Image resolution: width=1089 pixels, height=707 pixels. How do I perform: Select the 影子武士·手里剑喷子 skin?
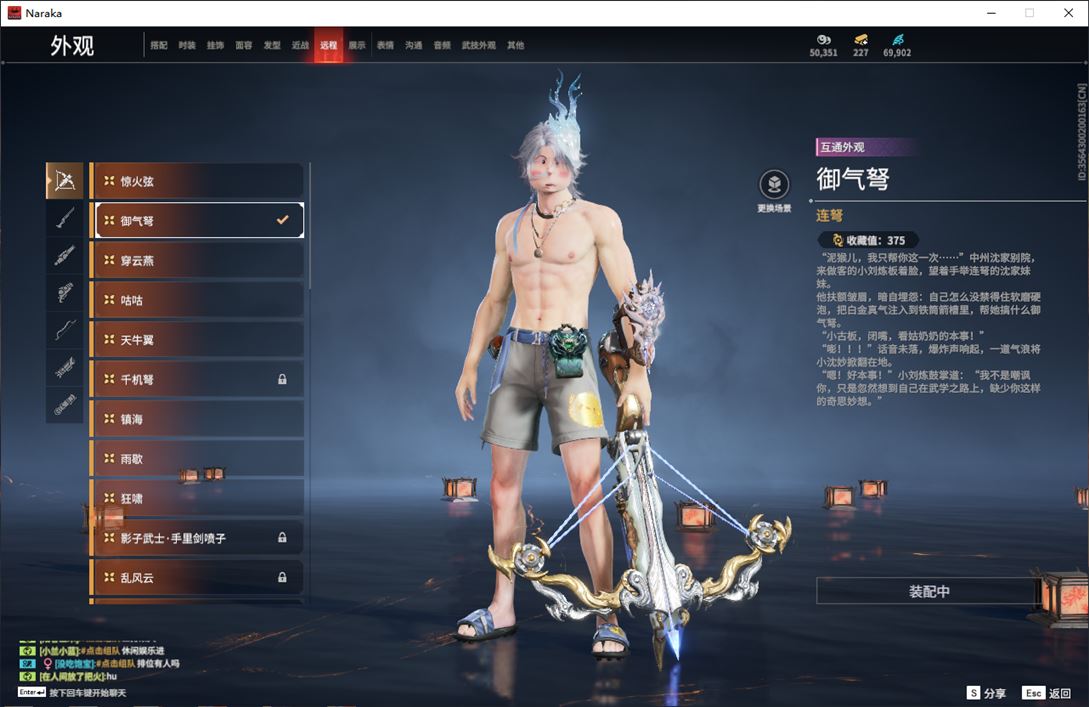[x=198, y=538]
